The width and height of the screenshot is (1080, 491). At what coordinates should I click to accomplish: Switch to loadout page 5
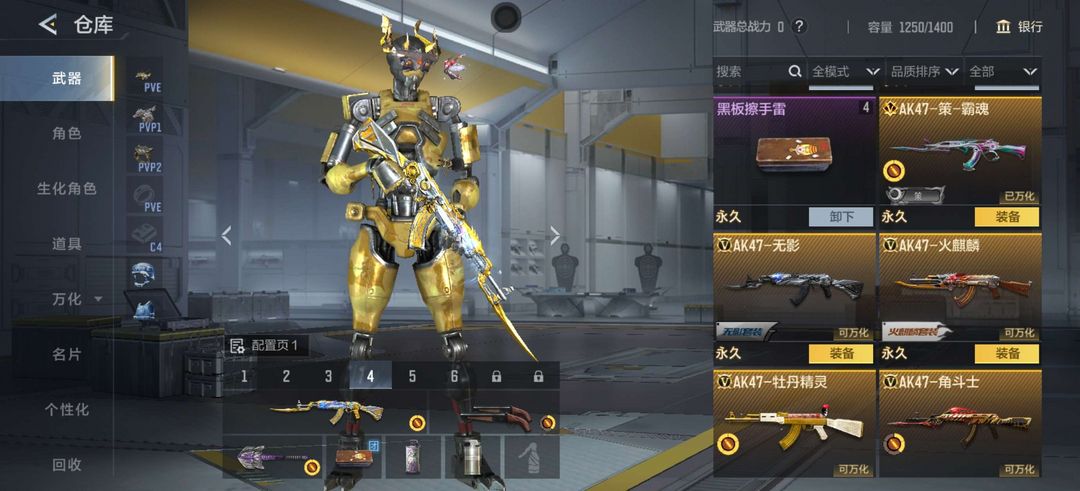click(x=412, y=377)
